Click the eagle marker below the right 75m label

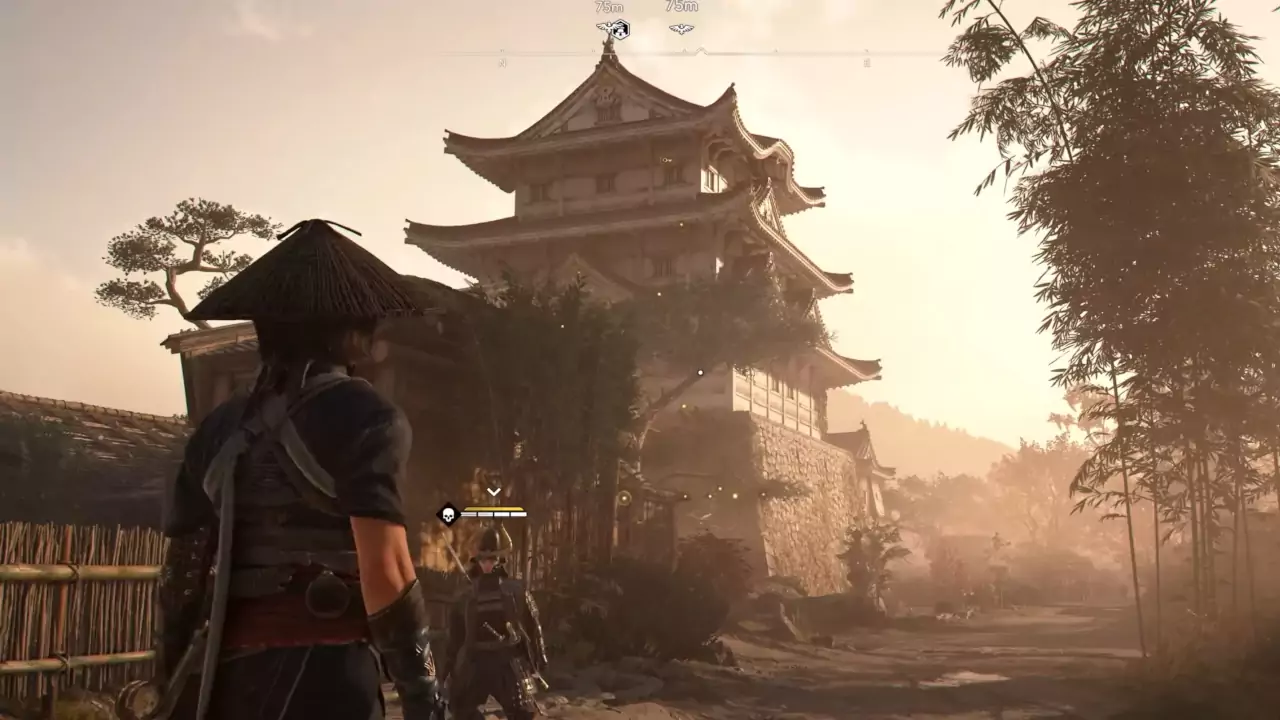click(x=681, y=27)
